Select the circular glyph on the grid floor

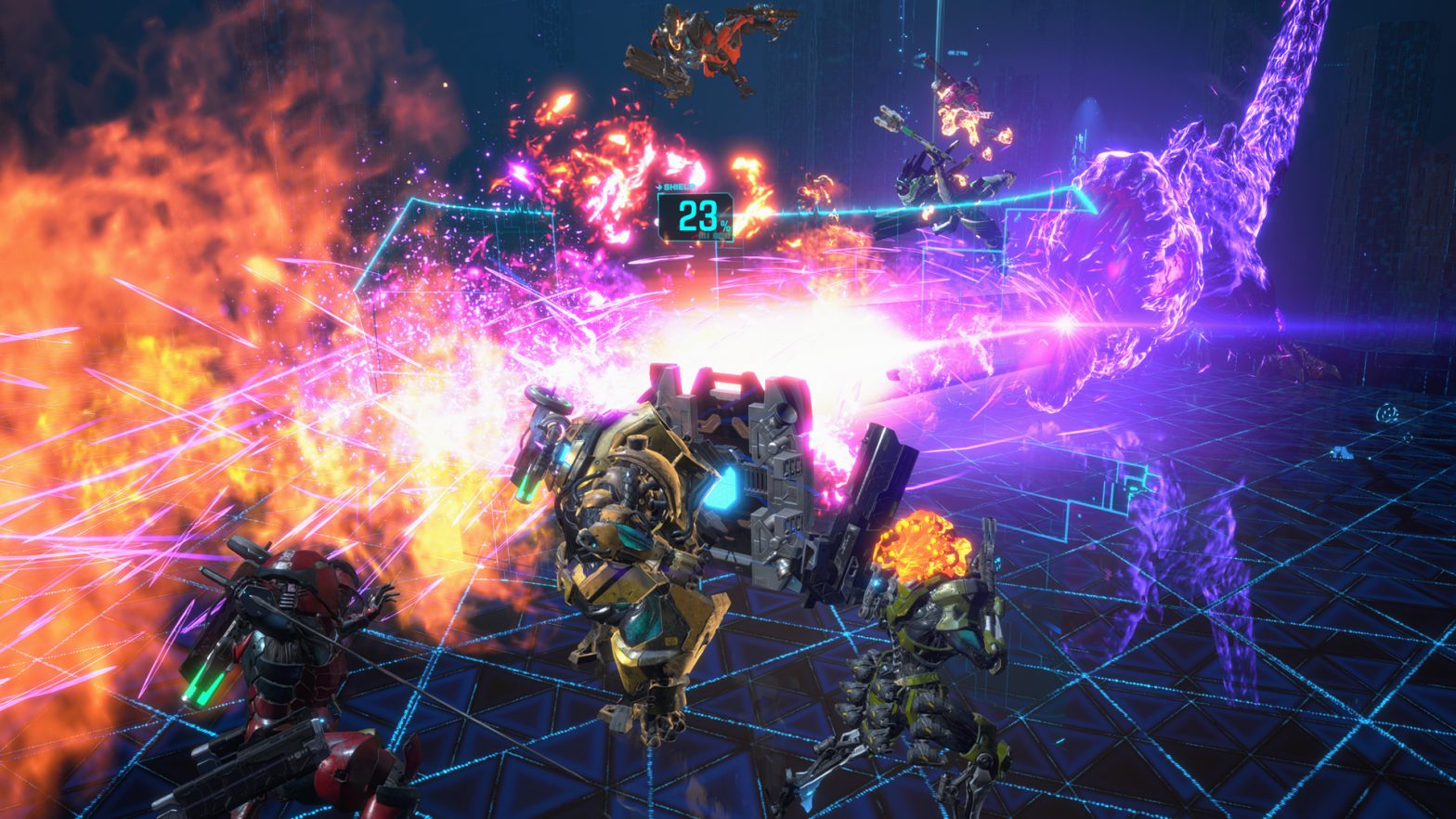click(x=1387, y=412)
